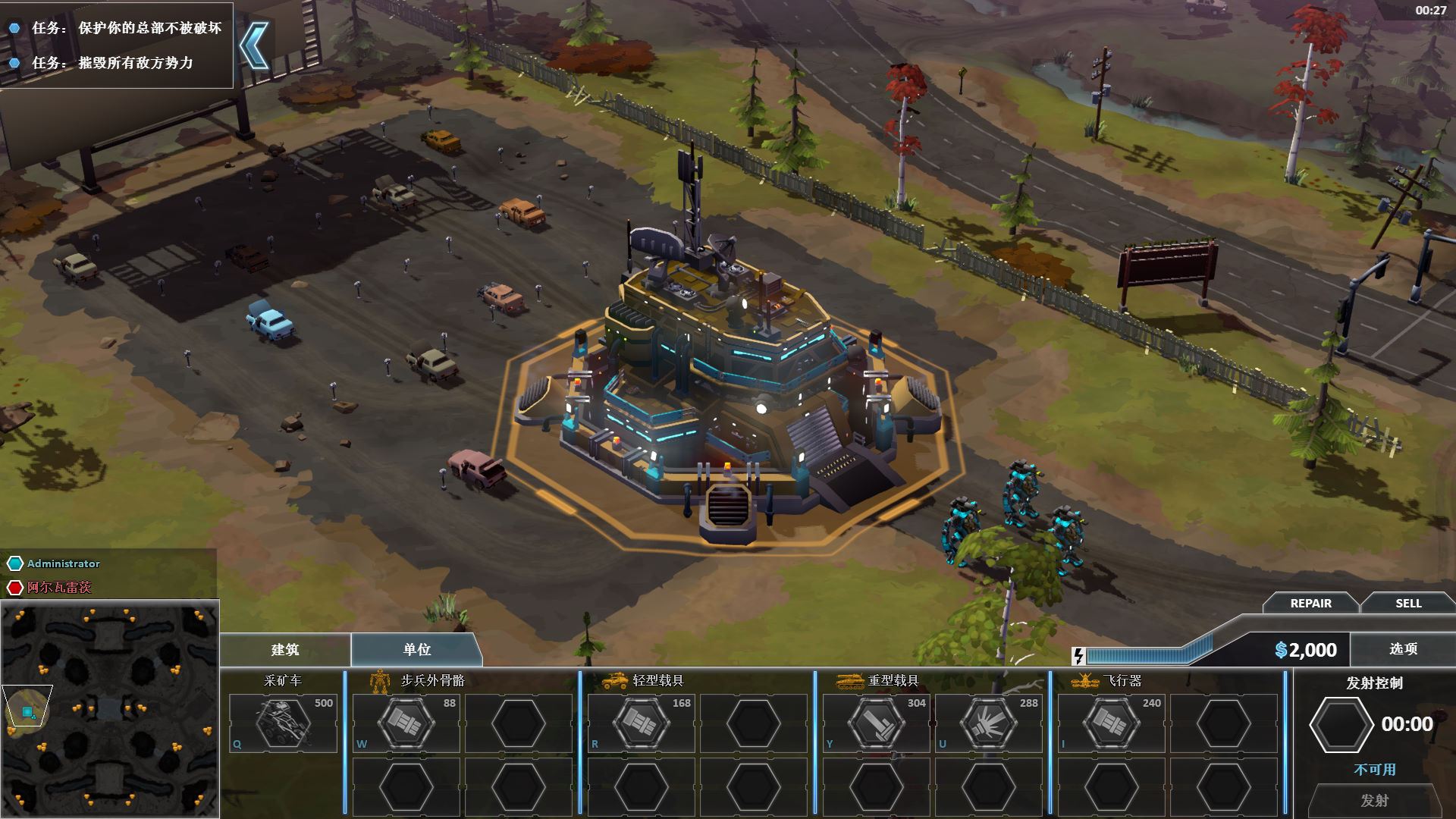The width and height of the screenshot is (1456, 819).
Task: Select the 阿尔瓦雷茨 enemy player entry
Action: tap(58, 588)
